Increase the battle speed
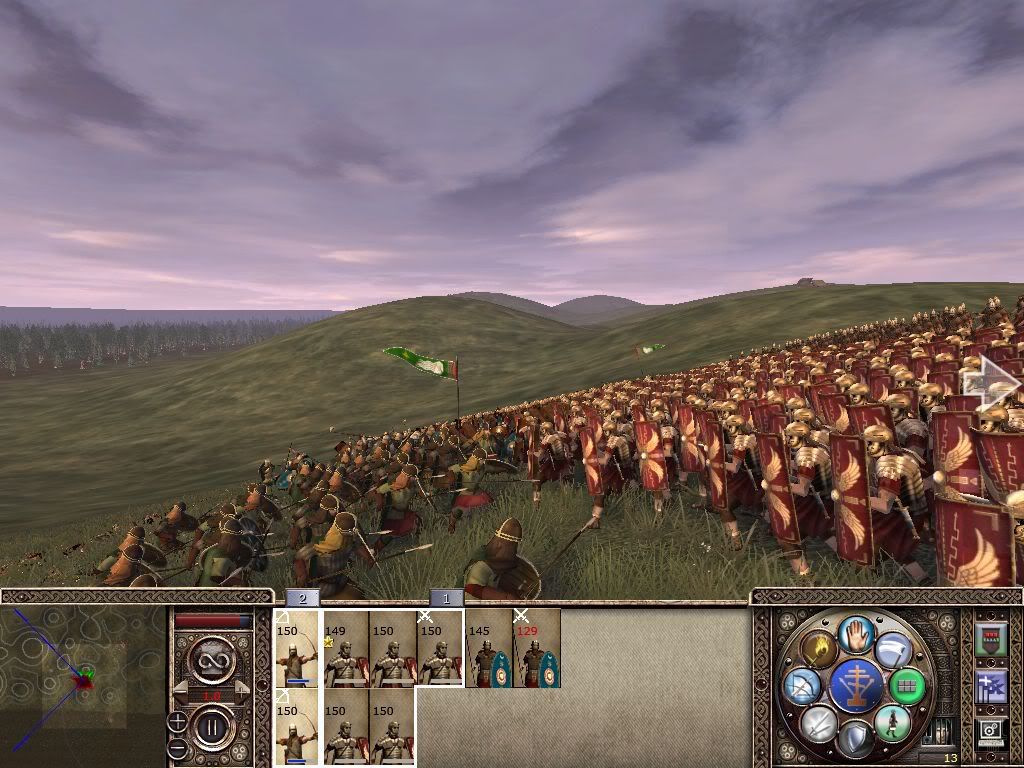1024x768 pixels. pos(241,690)
